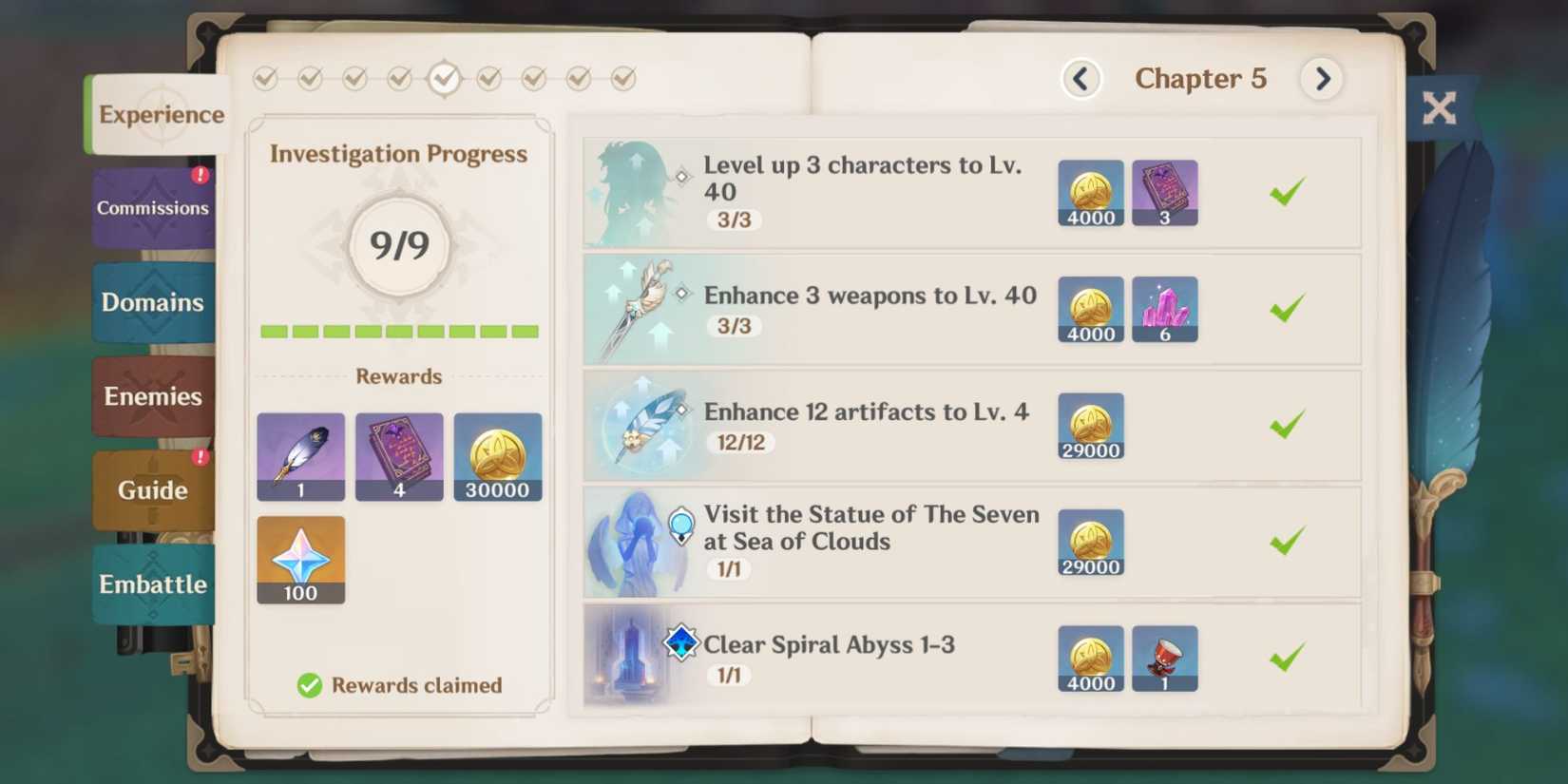Click the Primogem reward icon showing 100

coord(300,560)
